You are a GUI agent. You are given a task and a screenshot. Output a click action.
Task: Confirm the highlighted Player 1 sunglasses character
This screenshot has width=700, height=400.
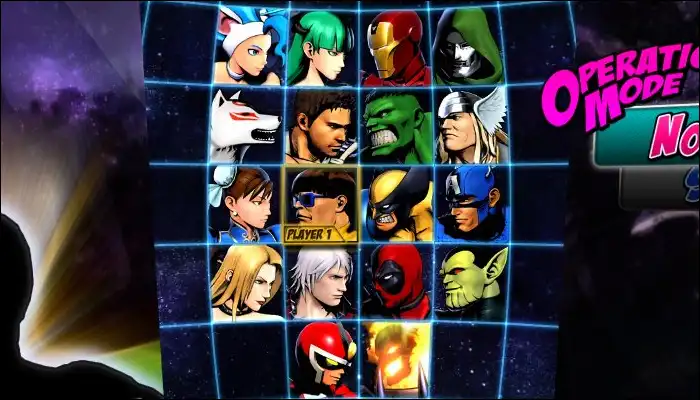(x=320, y=204)
